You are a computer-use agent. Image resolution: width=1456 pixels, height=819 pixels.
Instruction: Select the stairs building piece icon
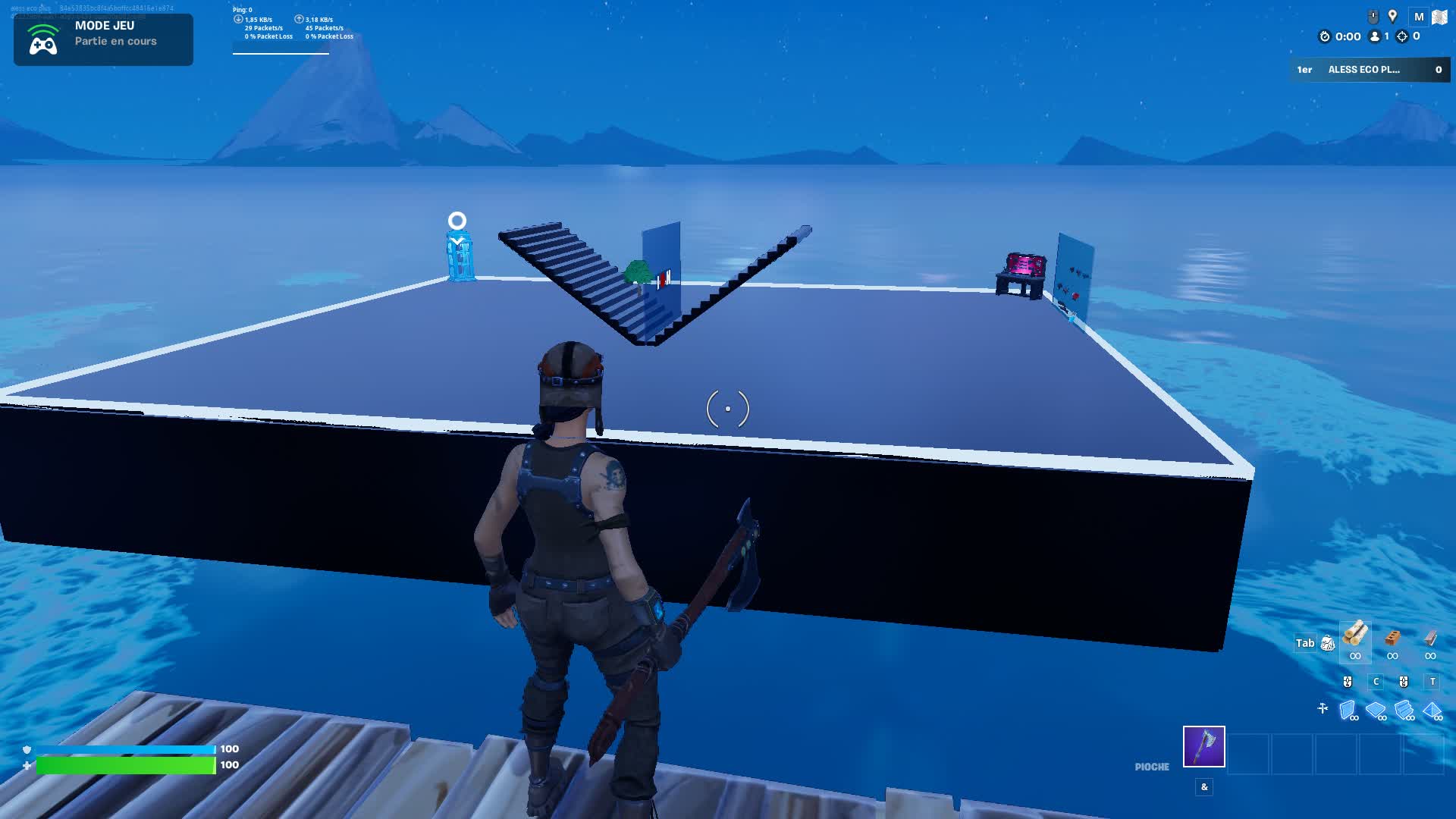(x=1404, y=708)
